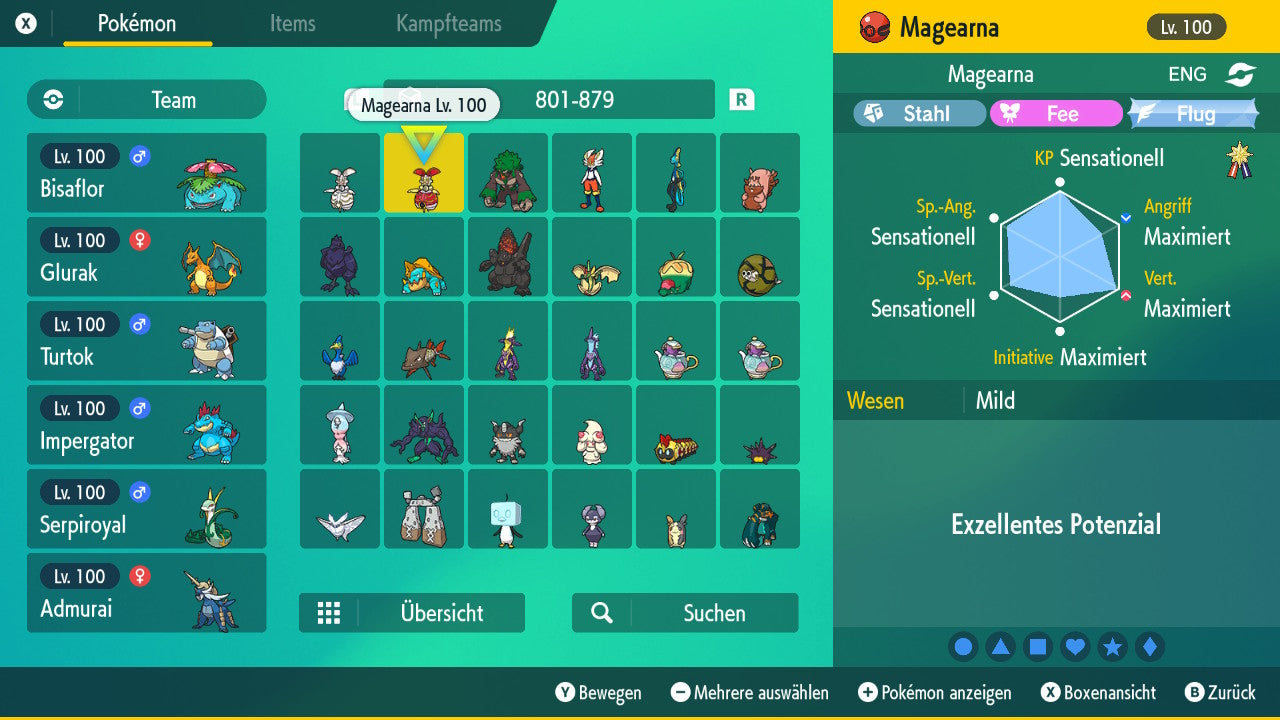Click the magnifier icon on the Suchen button
1280x720 pixels.
point(601,613)
